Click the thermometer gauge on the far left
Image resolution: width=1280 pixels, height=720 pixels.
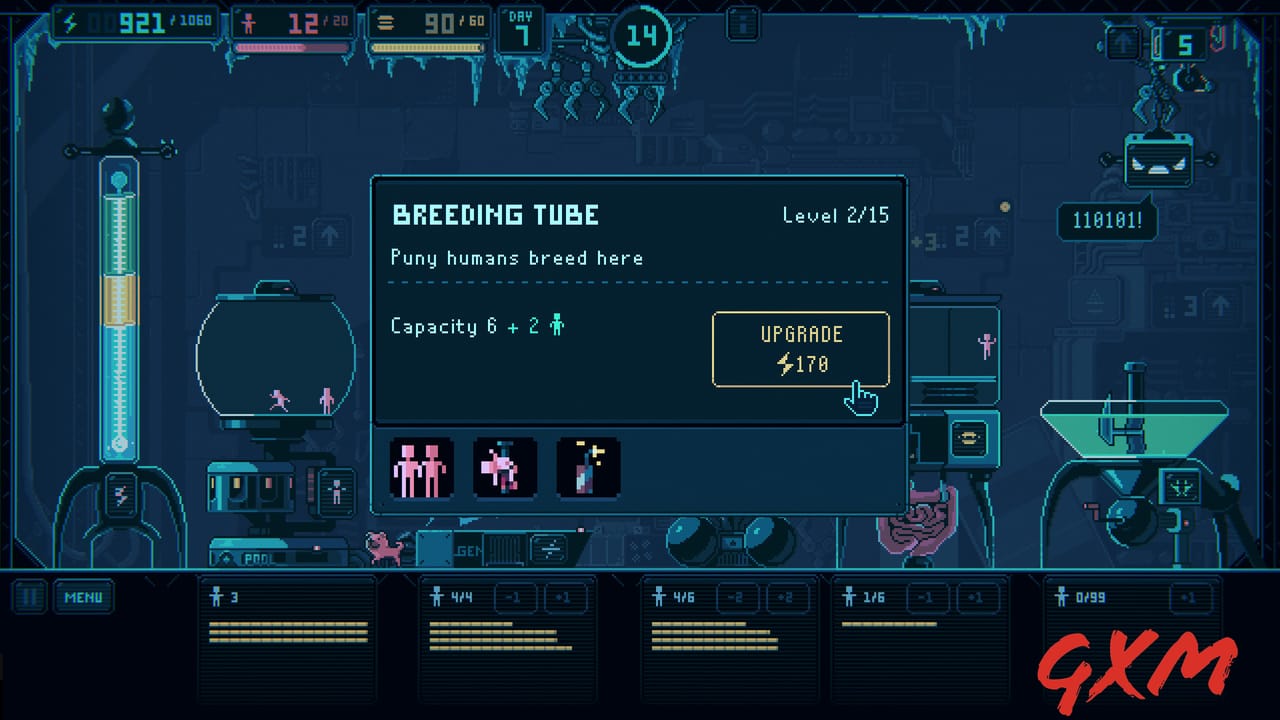[119, 300]
